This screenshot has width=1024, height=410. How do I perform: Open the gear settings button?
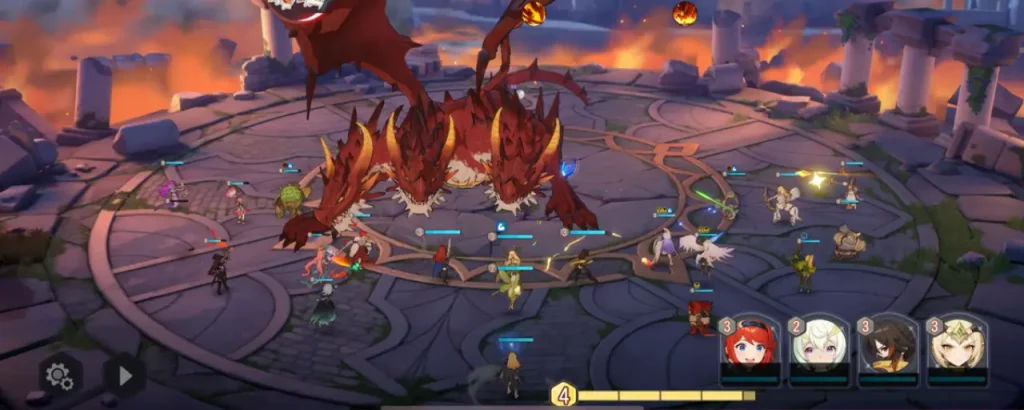60,376
